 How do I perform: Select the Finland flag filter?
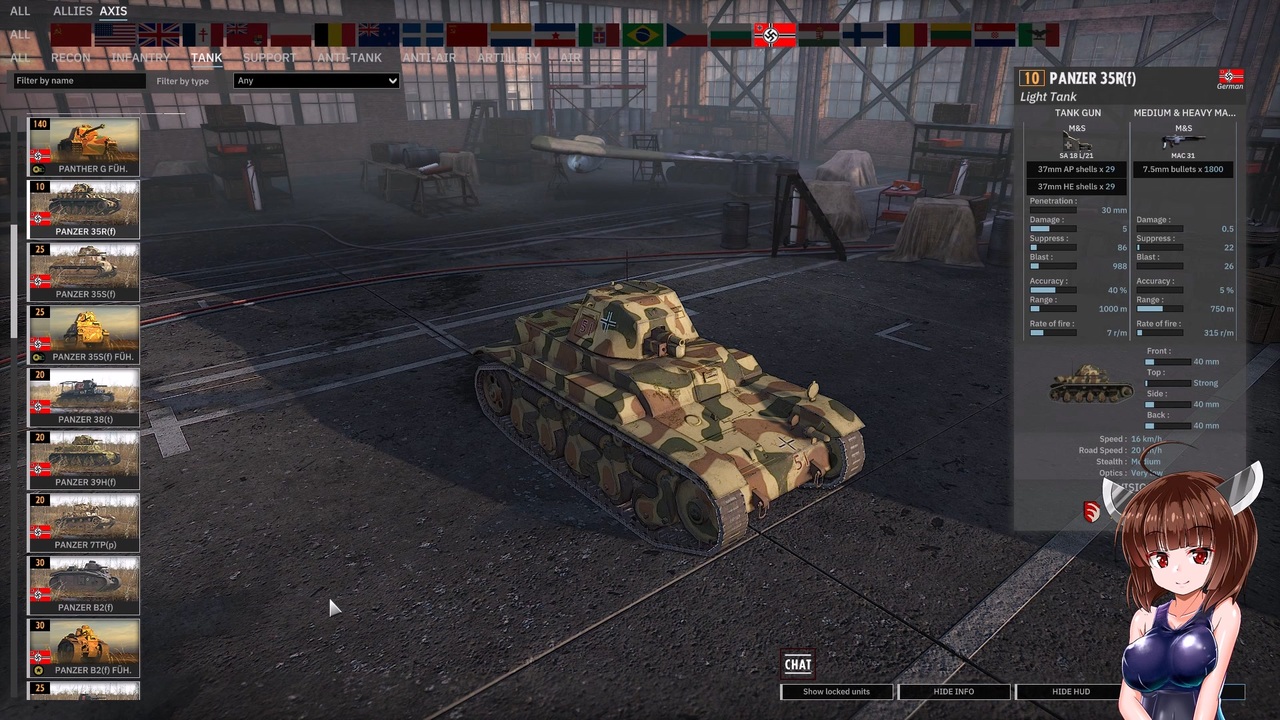point(864,35)
